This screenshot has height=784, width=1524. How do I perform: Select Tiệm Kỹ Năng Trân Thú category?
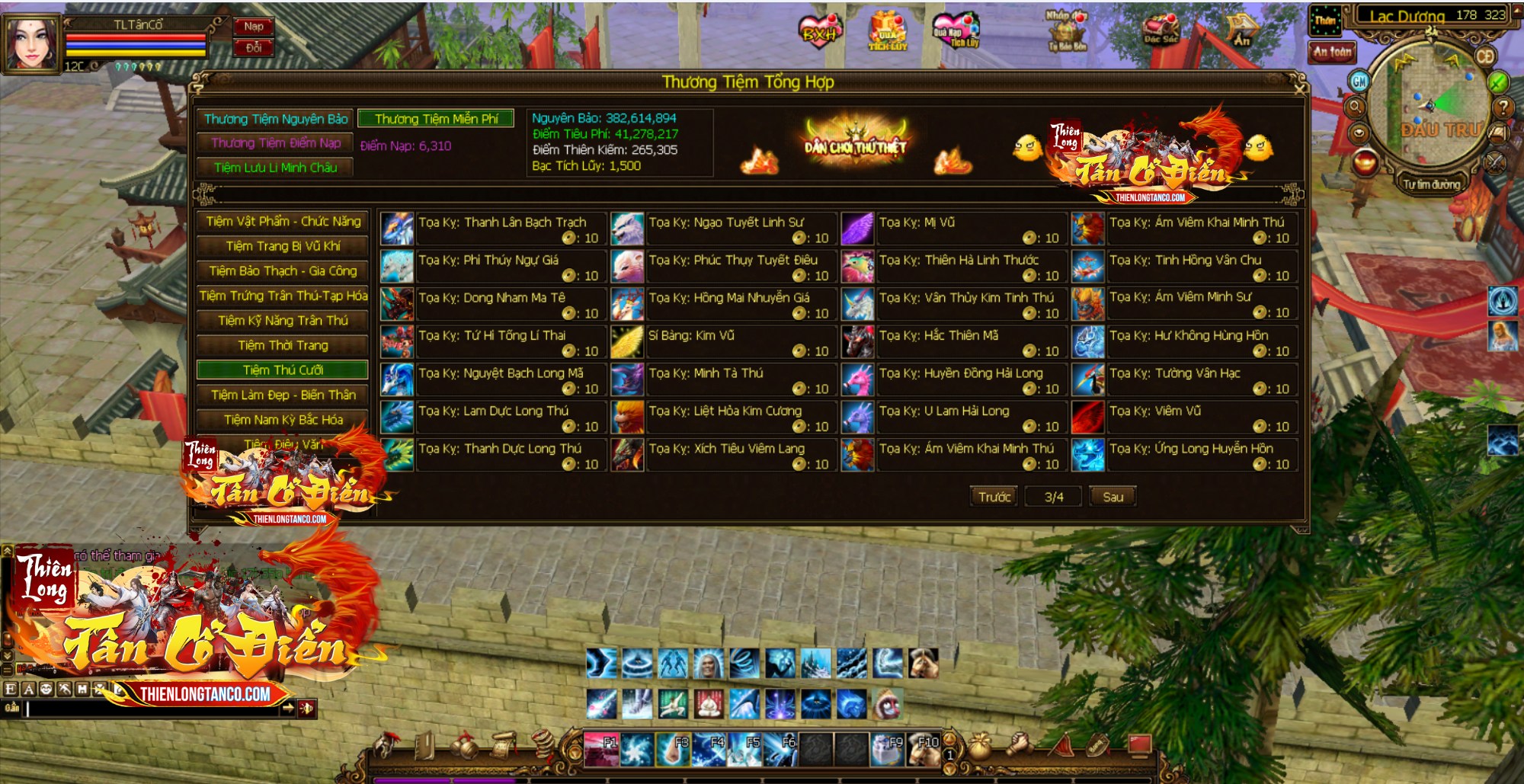point(283,321)
